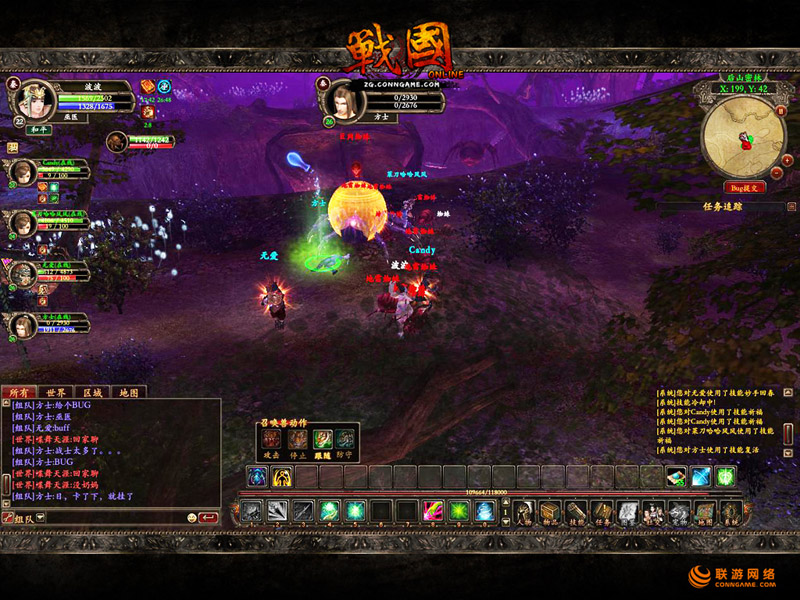This screenshot has height=600, width=800.
Task: Switch to the 世界 chat tab
Action: pyautogui.click(x=56, y=392)
